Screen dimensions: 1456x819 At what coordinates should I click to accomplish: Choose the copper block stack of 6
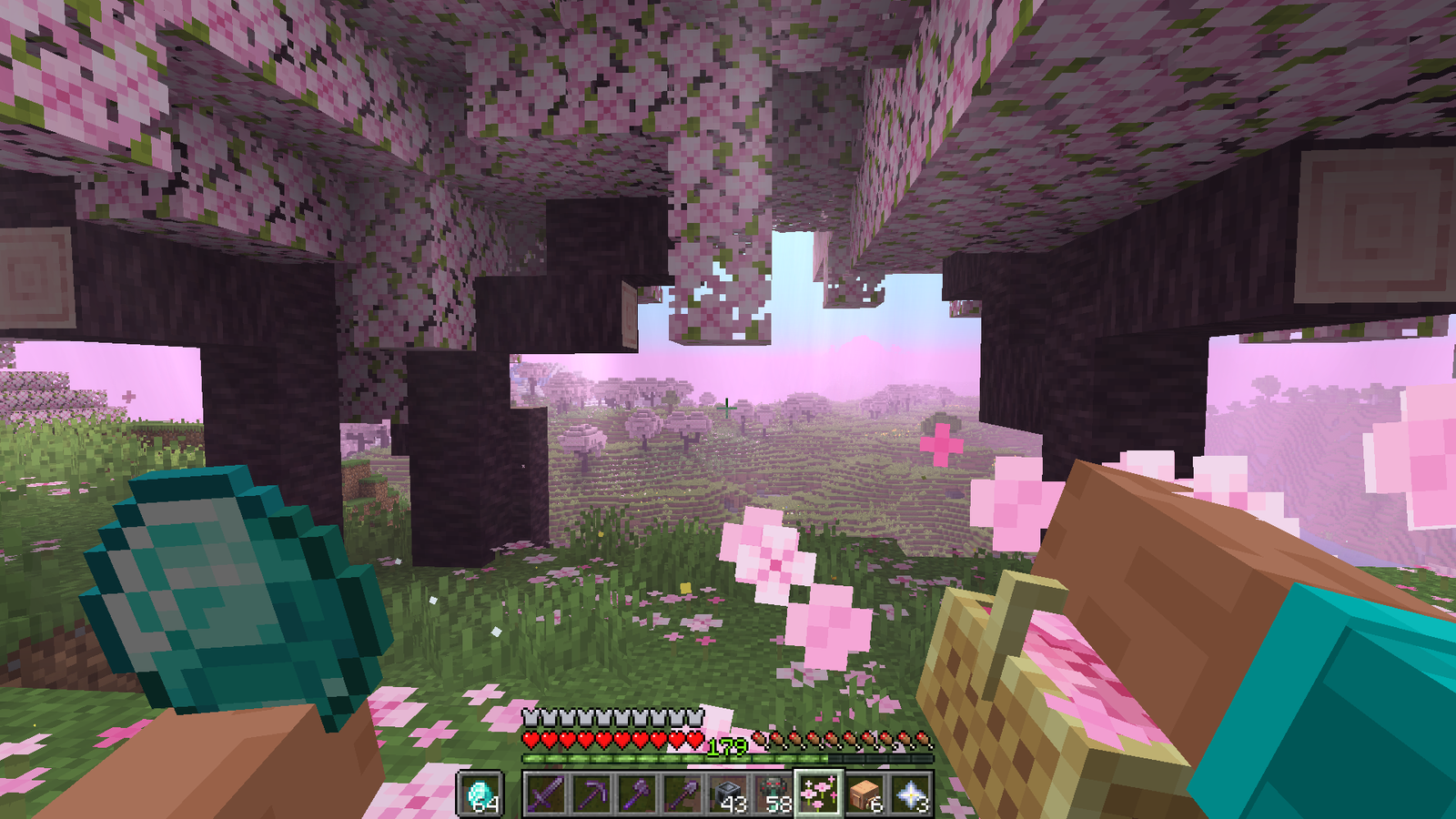(864, 794)
